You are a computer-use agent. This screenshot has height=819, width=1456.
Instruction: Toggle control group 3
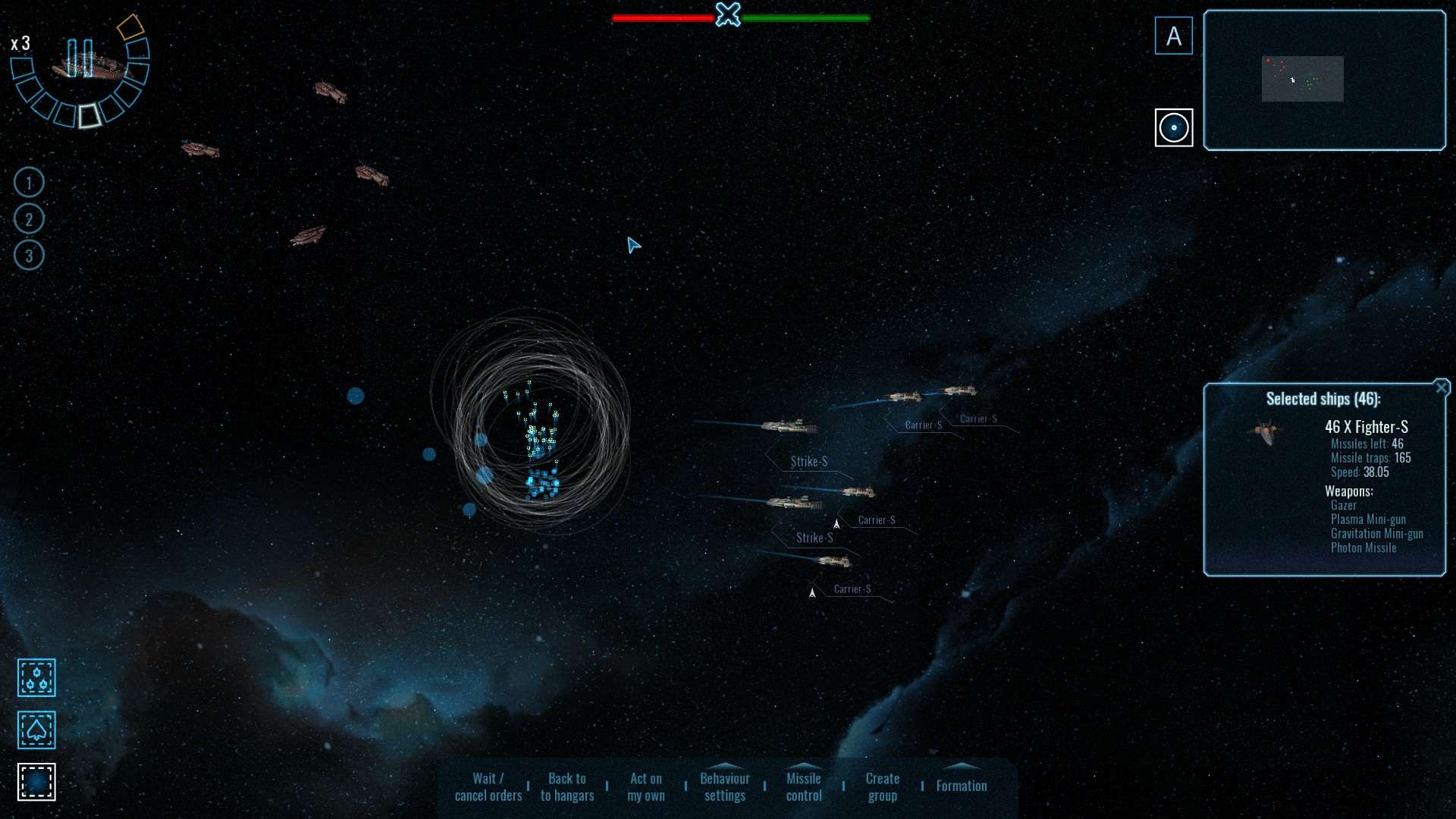[x=29, y=256]
